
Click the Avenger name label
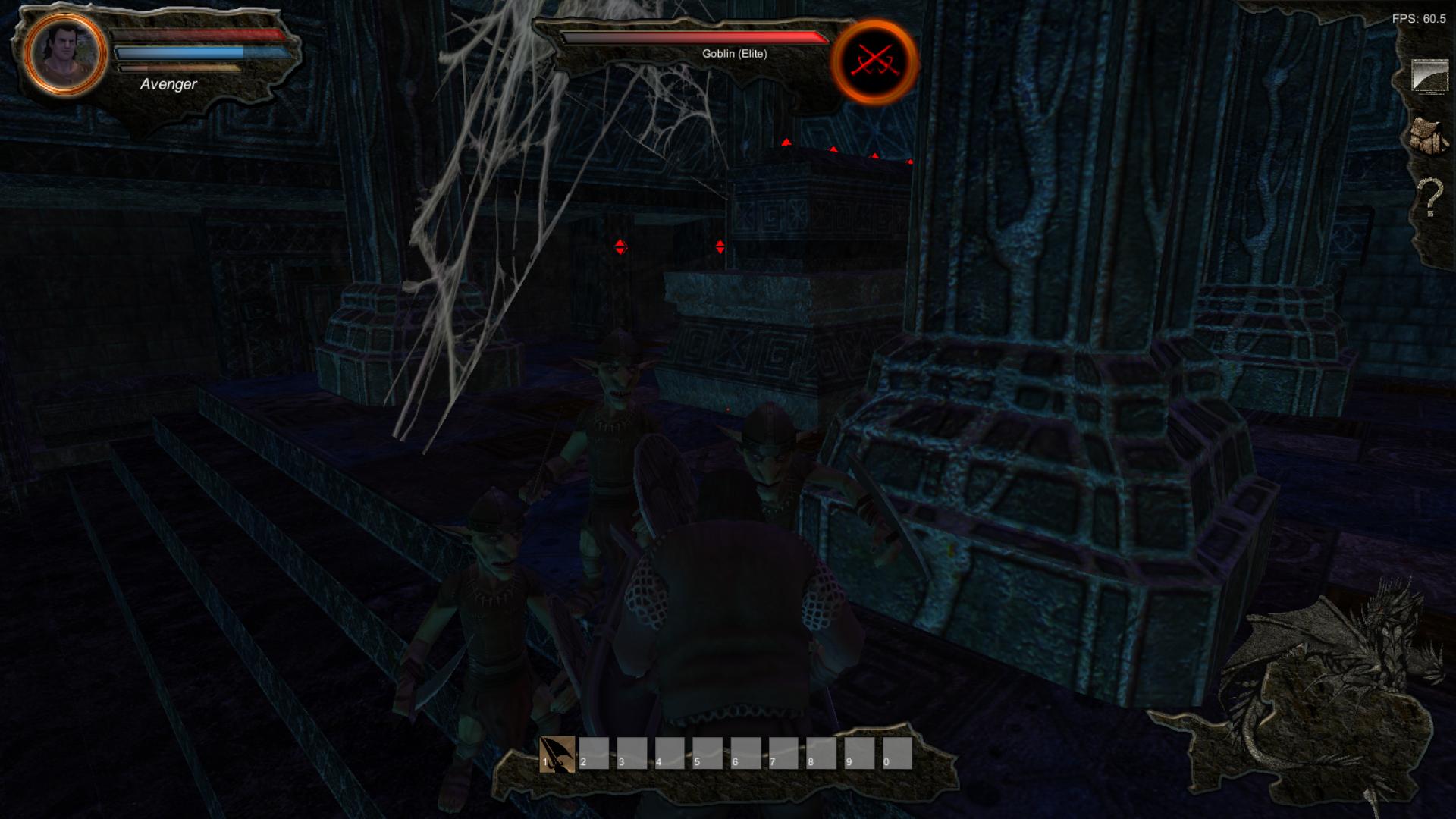168,85
